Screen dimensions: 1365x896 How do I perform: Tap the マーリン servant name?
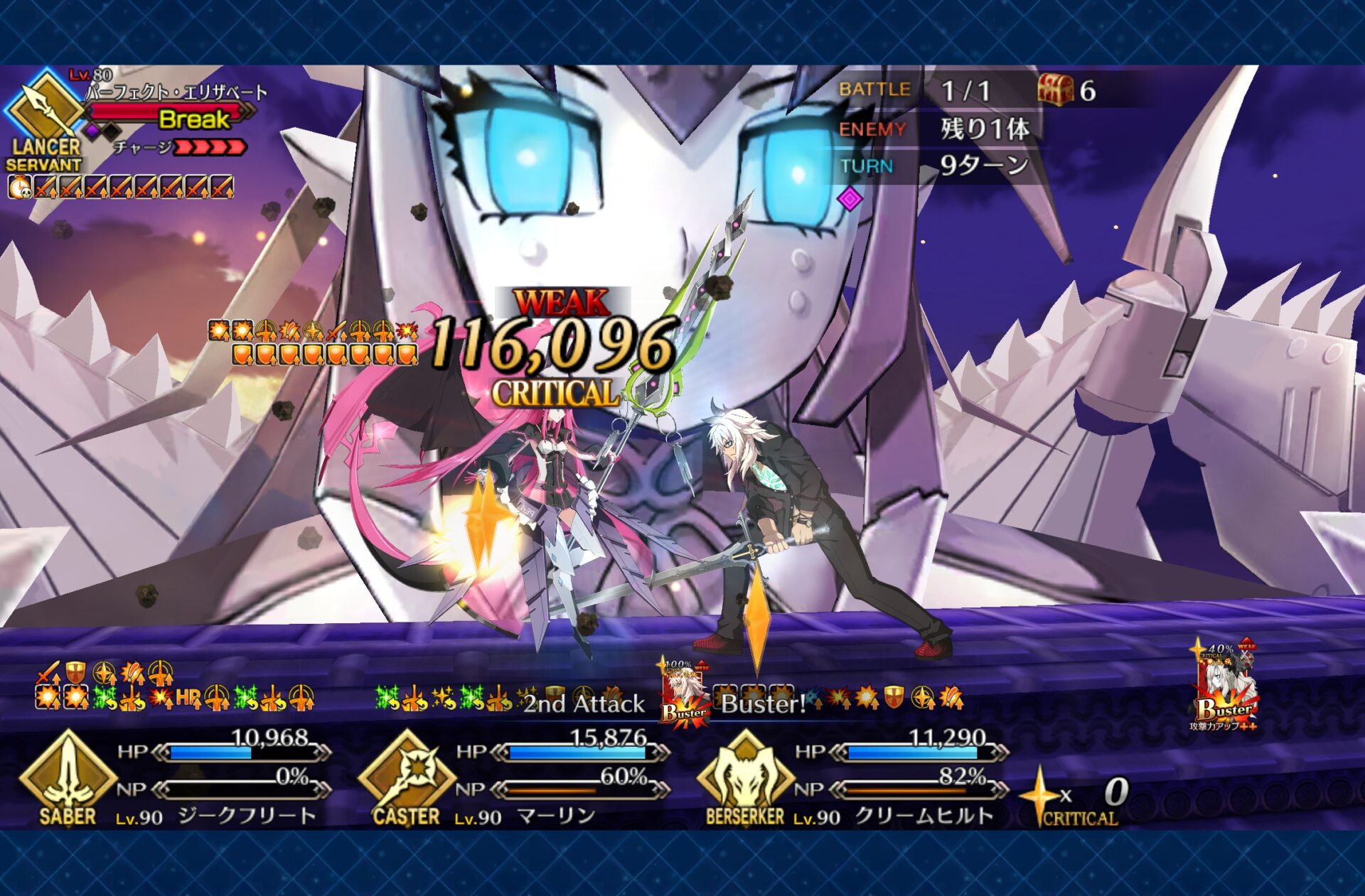click(556, 816)
